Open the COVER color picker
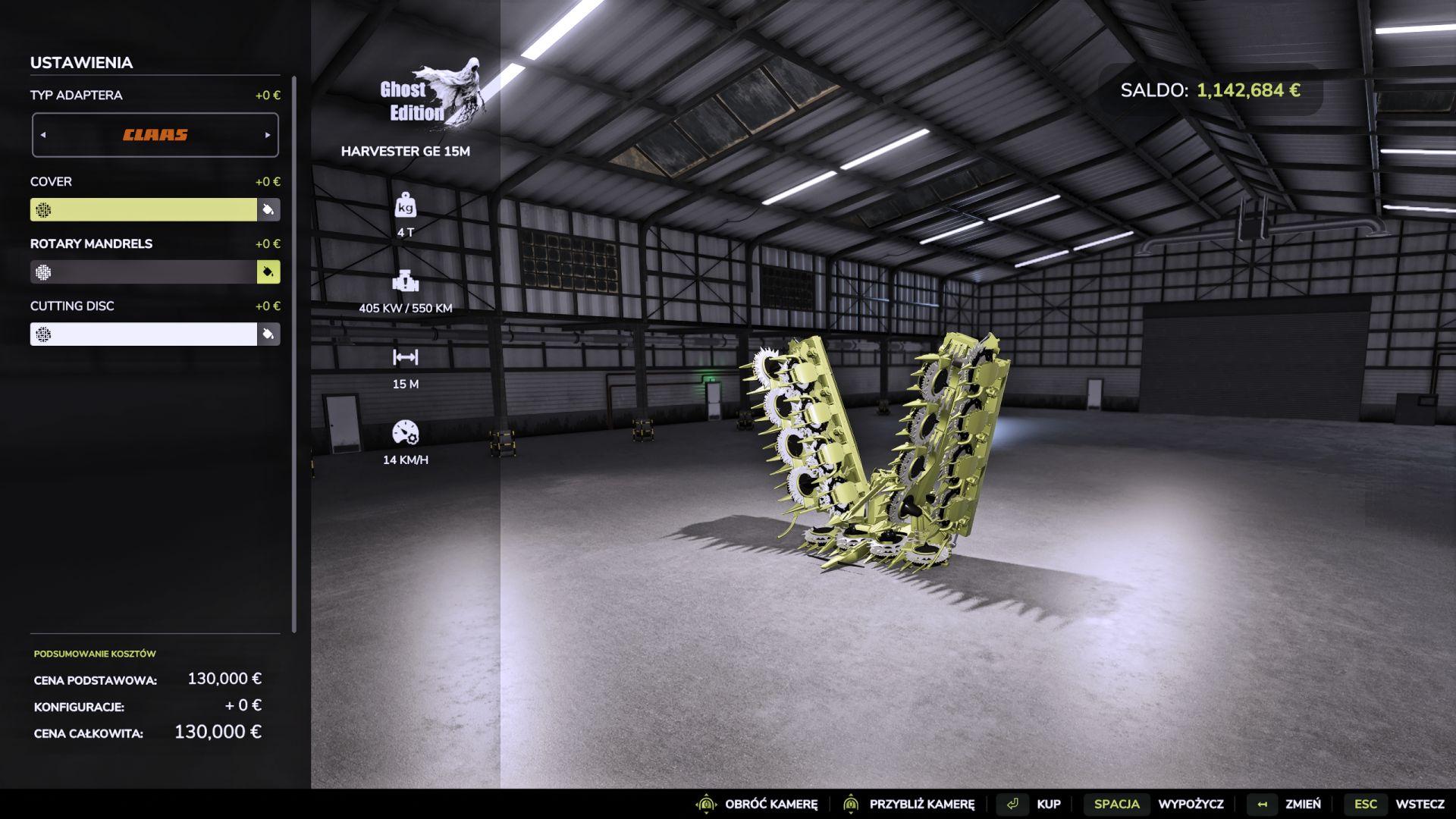 pos(269,209)
